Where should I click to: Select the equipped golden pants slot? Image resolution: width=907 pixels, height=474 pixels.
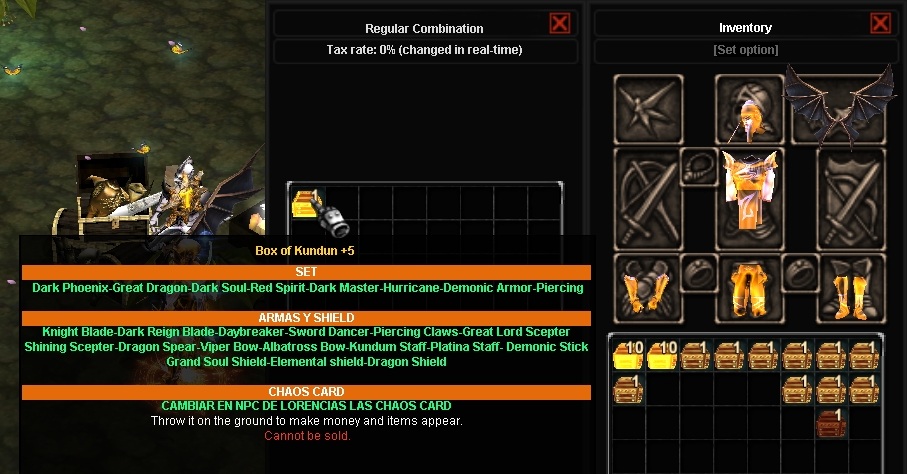coord(747,287)
